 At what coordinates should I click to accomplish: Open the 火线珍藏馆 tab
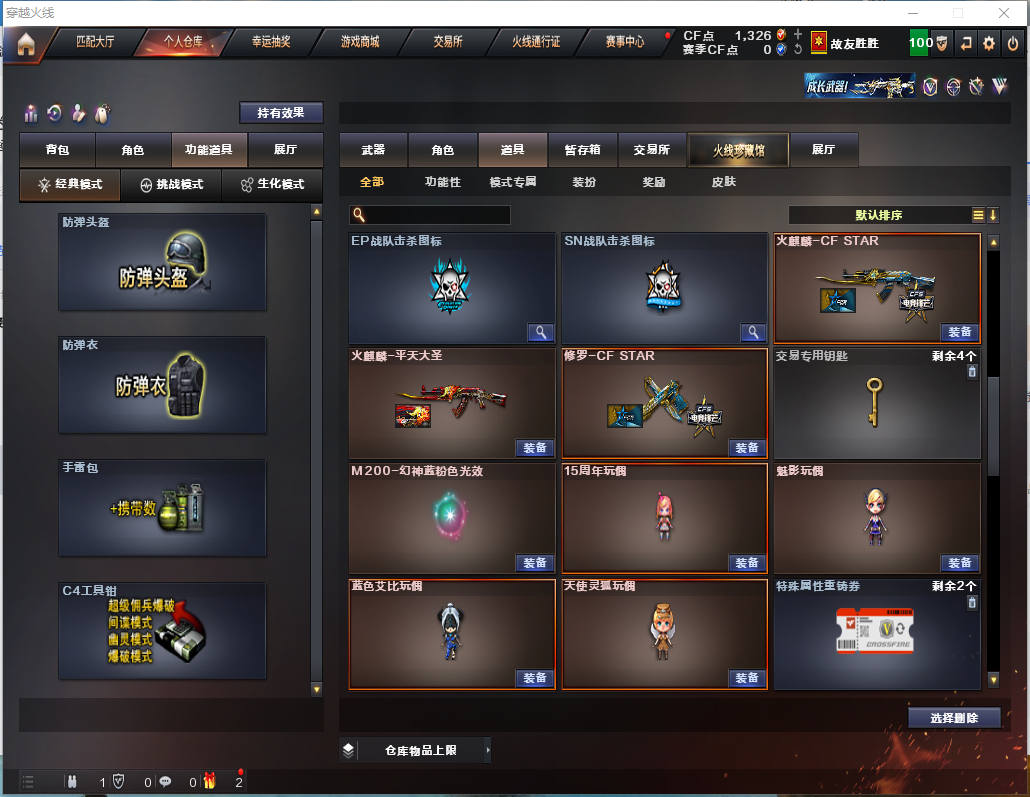(x=738, y=150)
